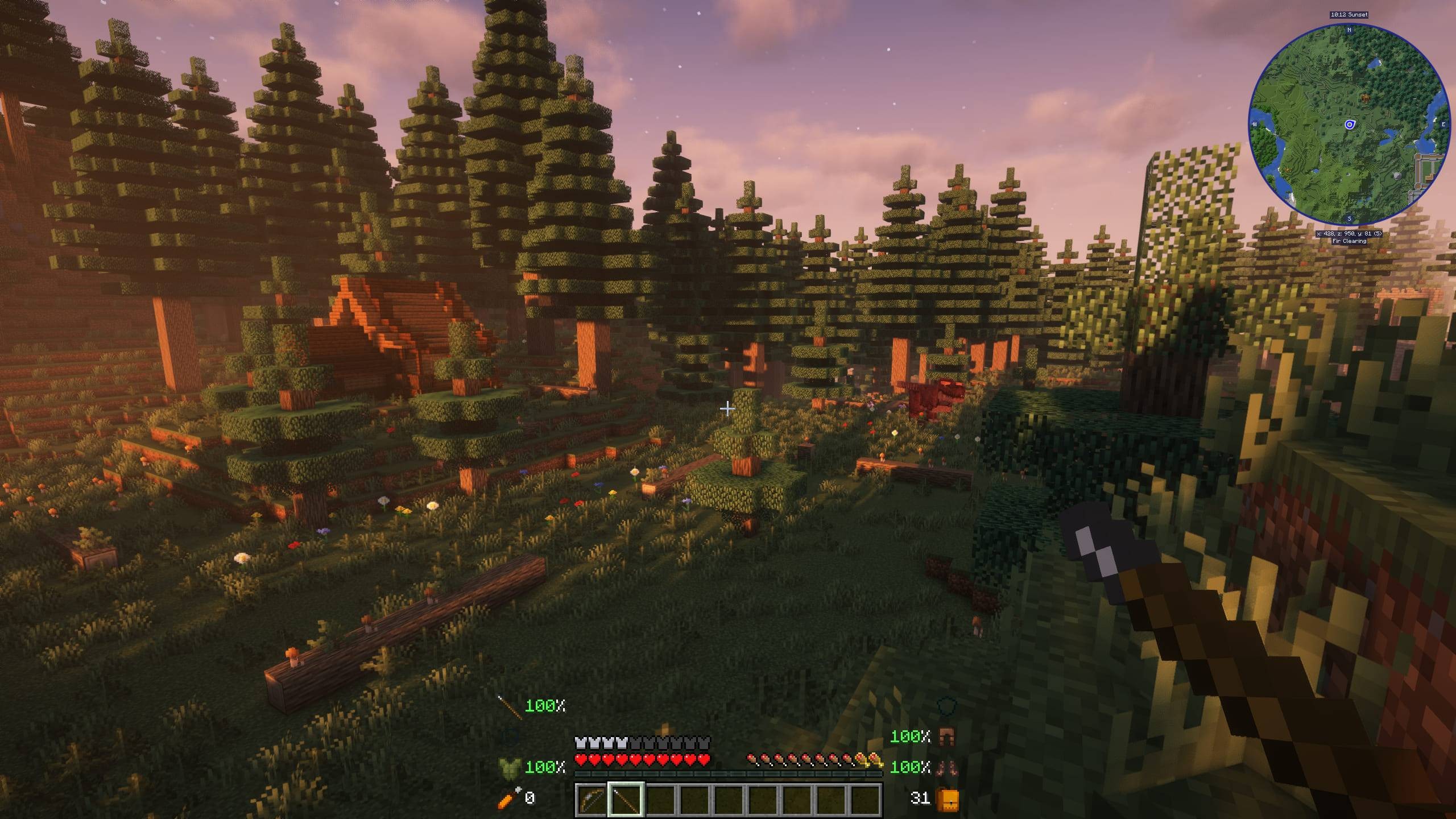Click the boots durability icon
The image size is (1456, 819).
point(946,767)
